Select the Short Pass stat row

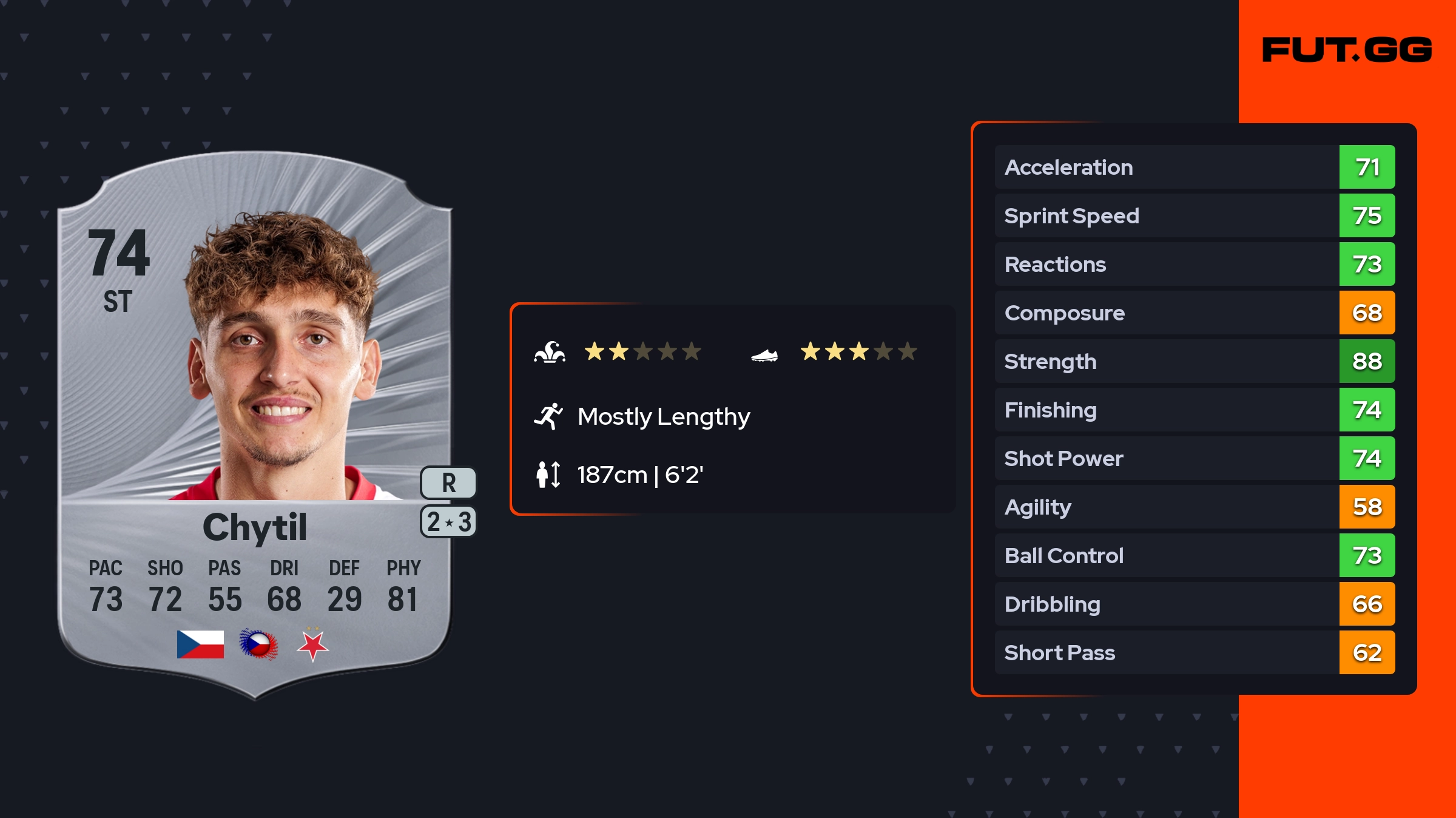(1194, 652)
